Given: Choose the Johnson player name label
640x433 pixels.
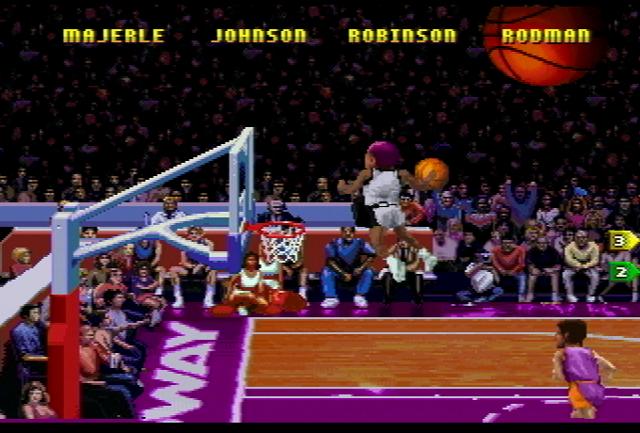Looking at the screenshot, I should tap(259, 36).
